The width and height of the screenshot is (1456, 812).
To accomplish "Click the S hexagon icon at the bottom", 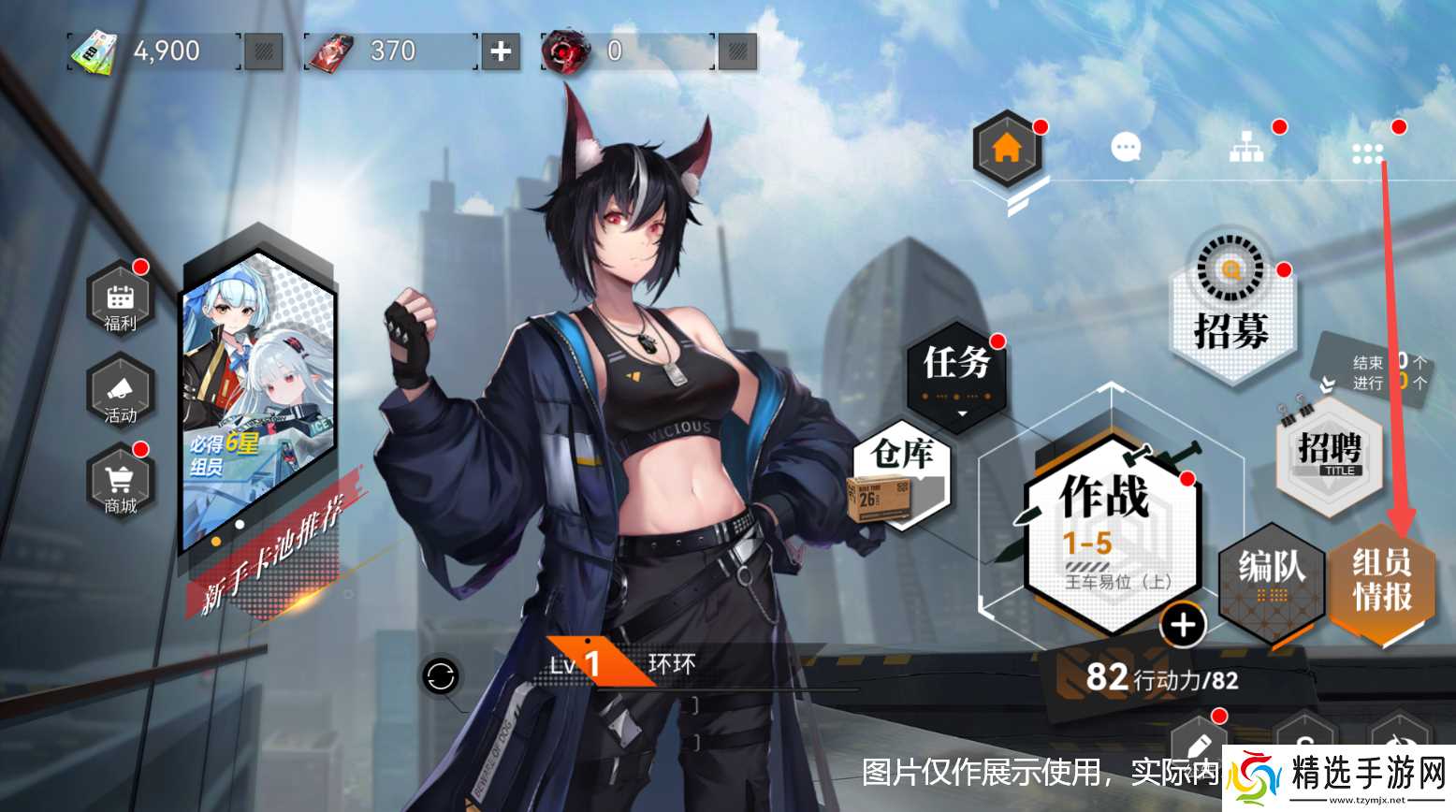I will [x=1306, y=748].
